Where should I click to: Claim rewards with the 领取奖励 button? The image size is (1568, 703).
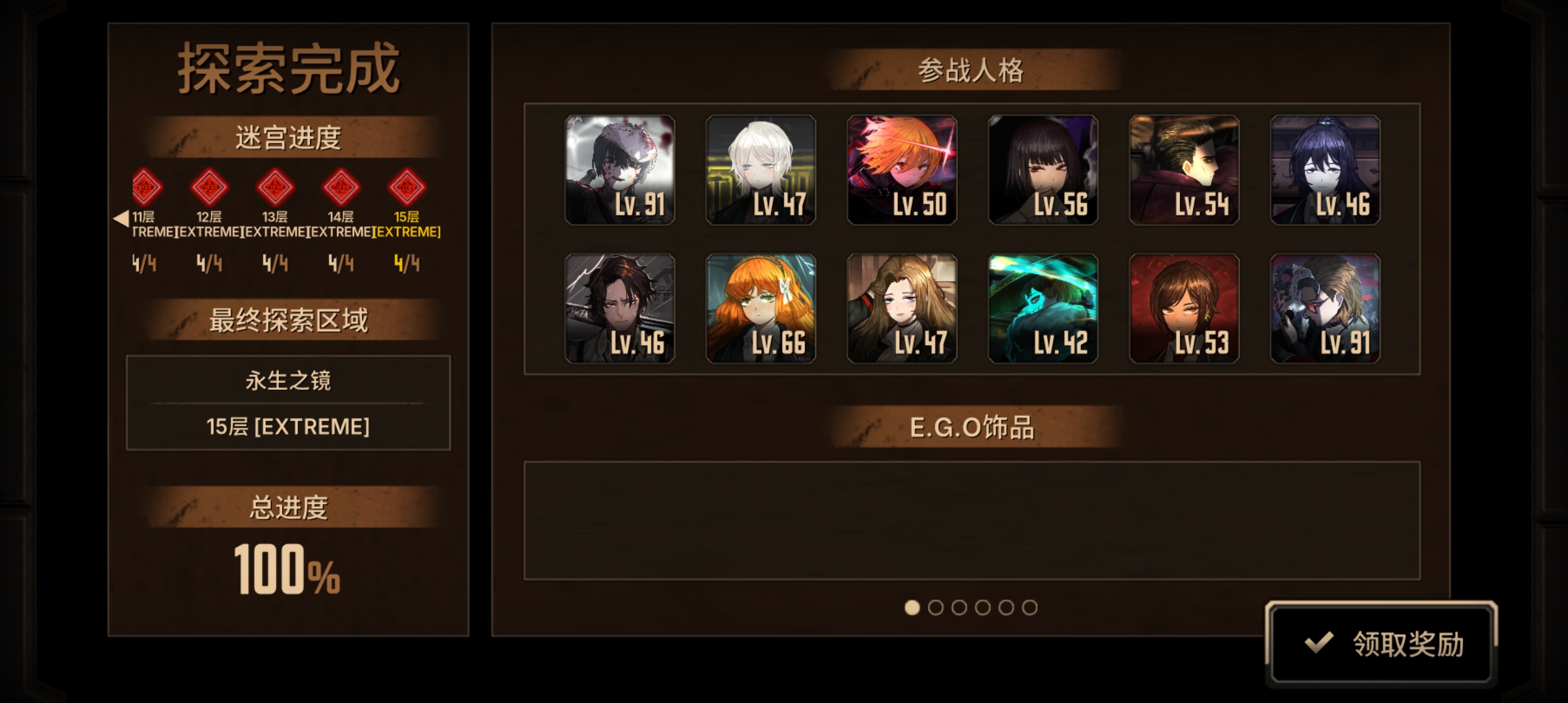pos(1381,643)
